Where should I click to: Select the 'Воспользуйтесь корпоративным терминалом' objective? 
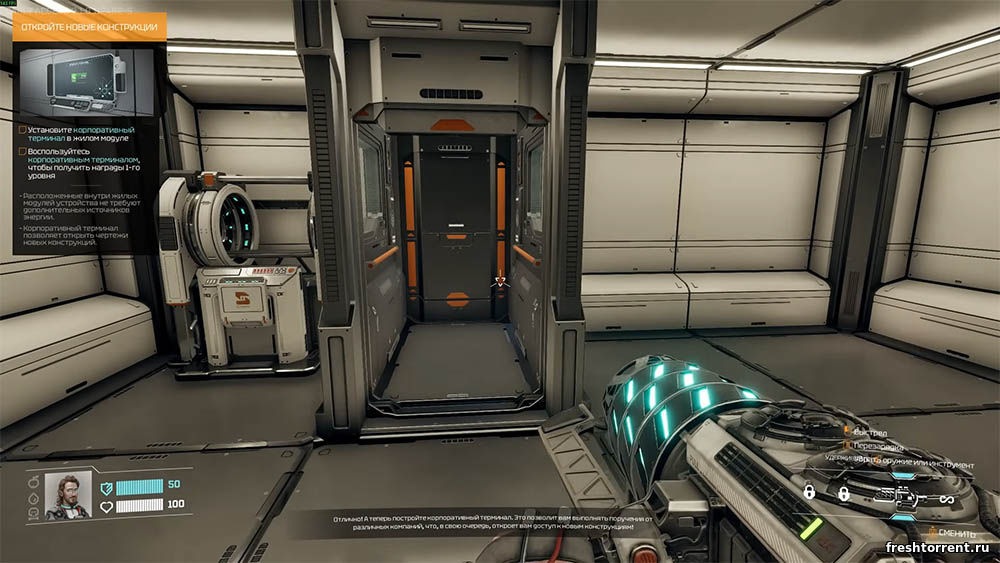(84, 163)
